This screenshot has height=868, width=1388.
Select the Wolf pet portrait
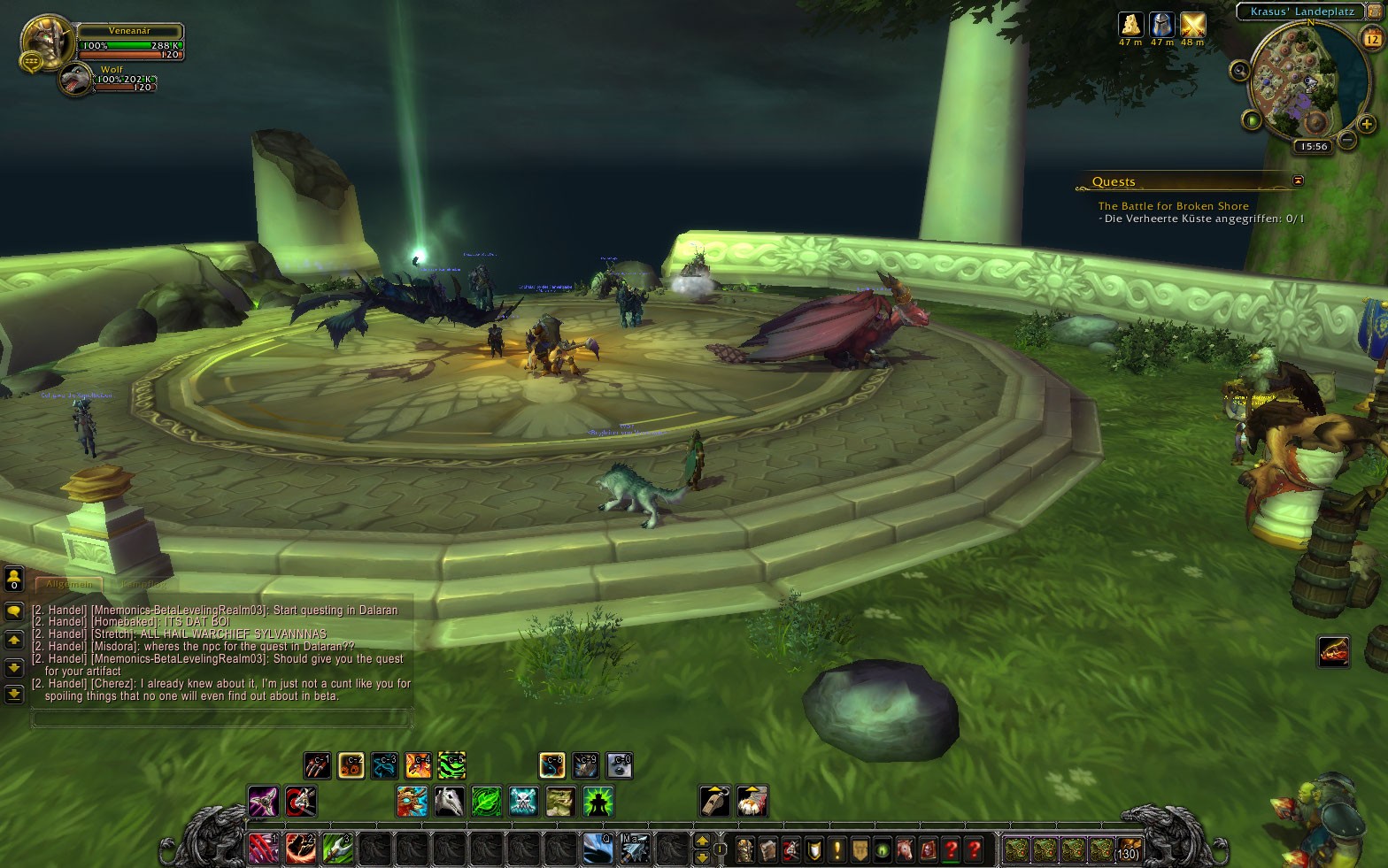74,81
